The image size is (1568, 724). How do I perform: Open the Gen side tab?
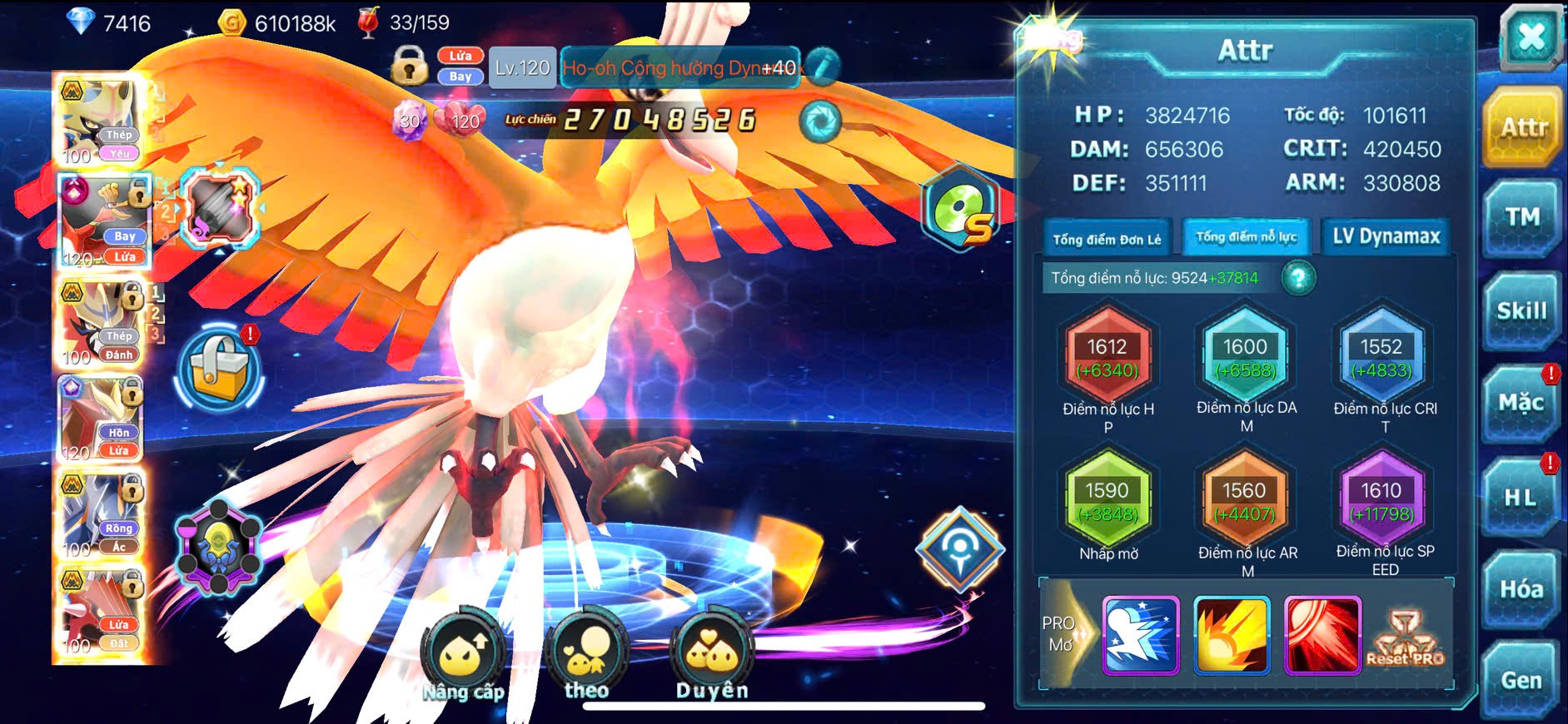pos(1521,681)
